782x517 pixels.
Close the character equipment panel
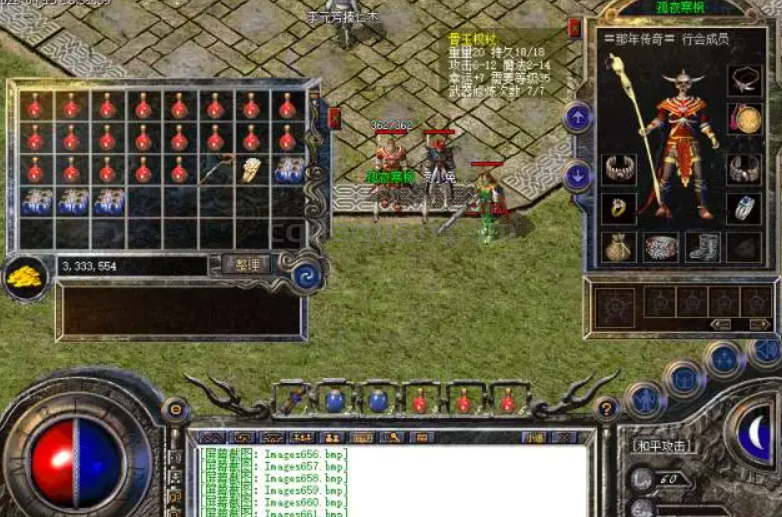(x=574, y=28)
